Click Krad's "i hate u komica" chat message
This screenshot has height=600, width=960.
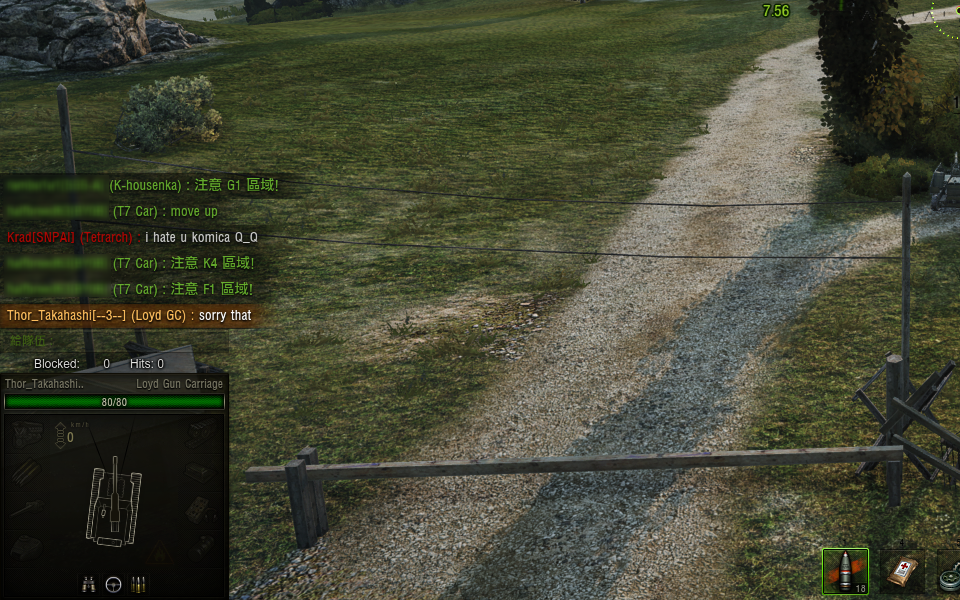[x=200, y=237]
